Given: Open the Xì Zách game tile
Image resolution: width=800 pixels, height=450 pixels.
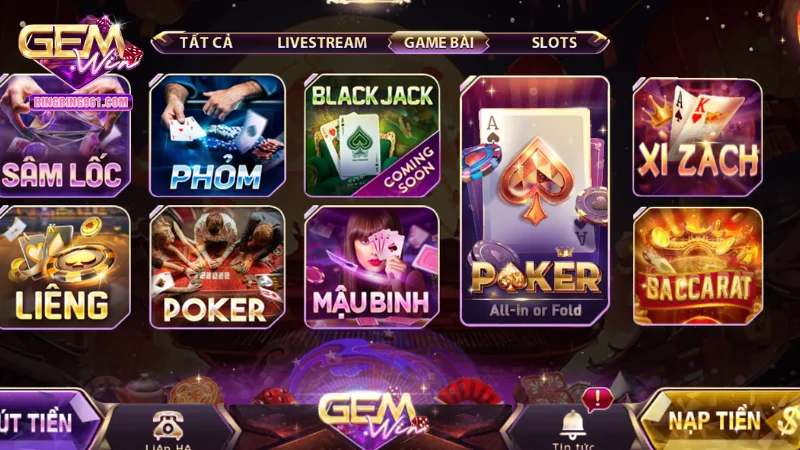Looking at the screenshot, I should (x=698, y=135).
